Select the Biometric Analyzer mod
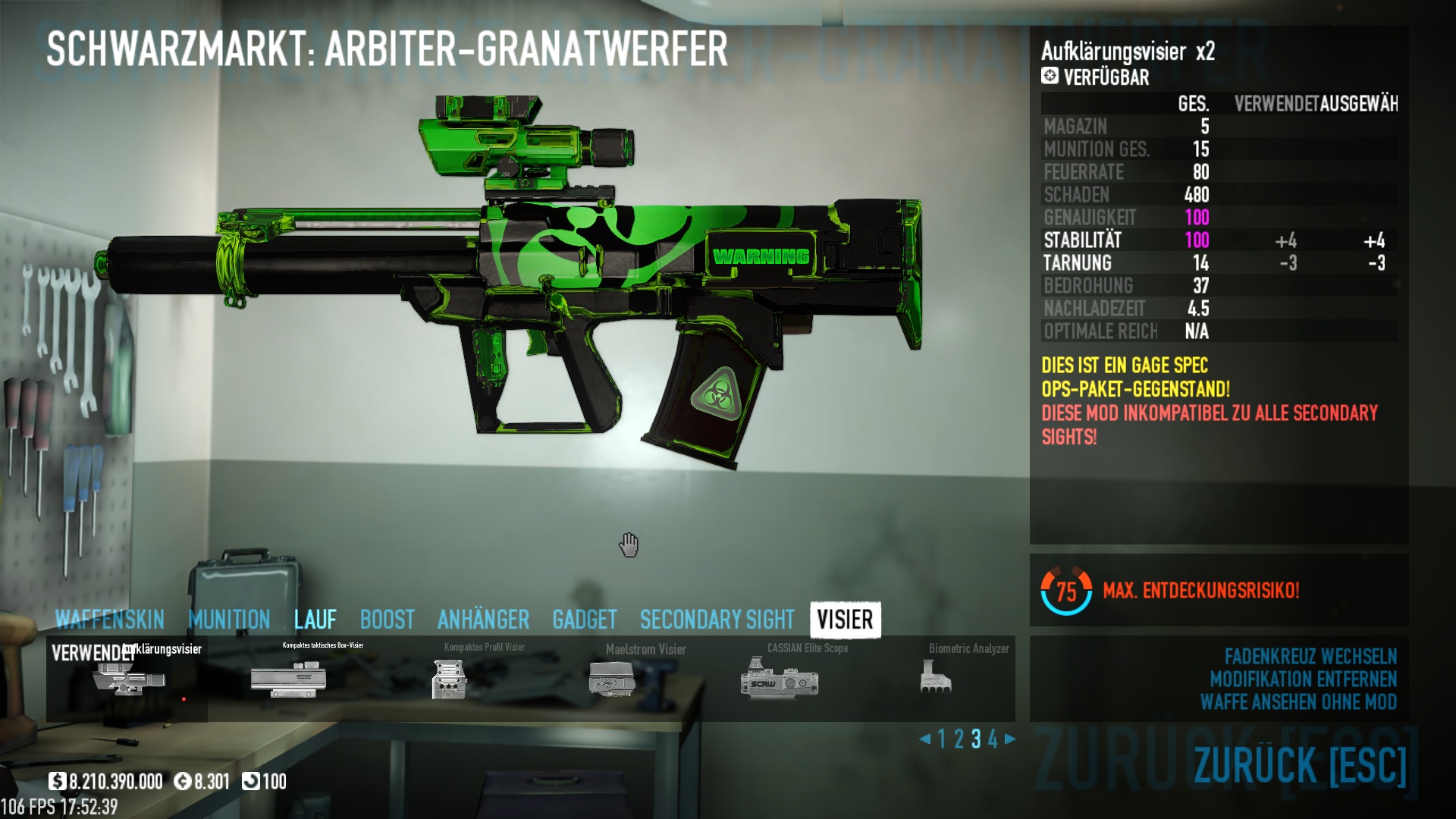 [x=936, y=677]
